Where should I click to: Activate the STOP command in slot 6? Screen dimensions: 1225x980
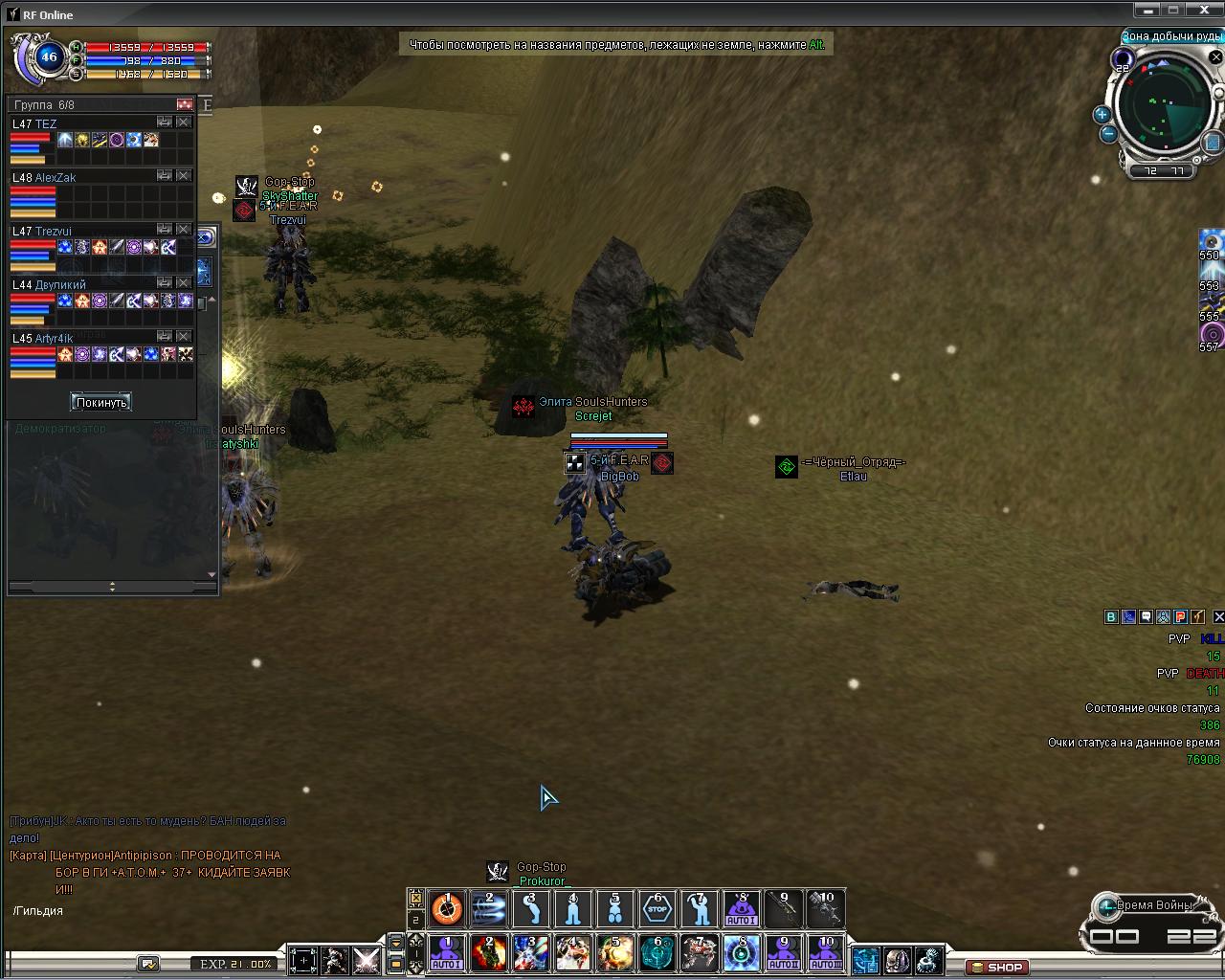point(657,909)
